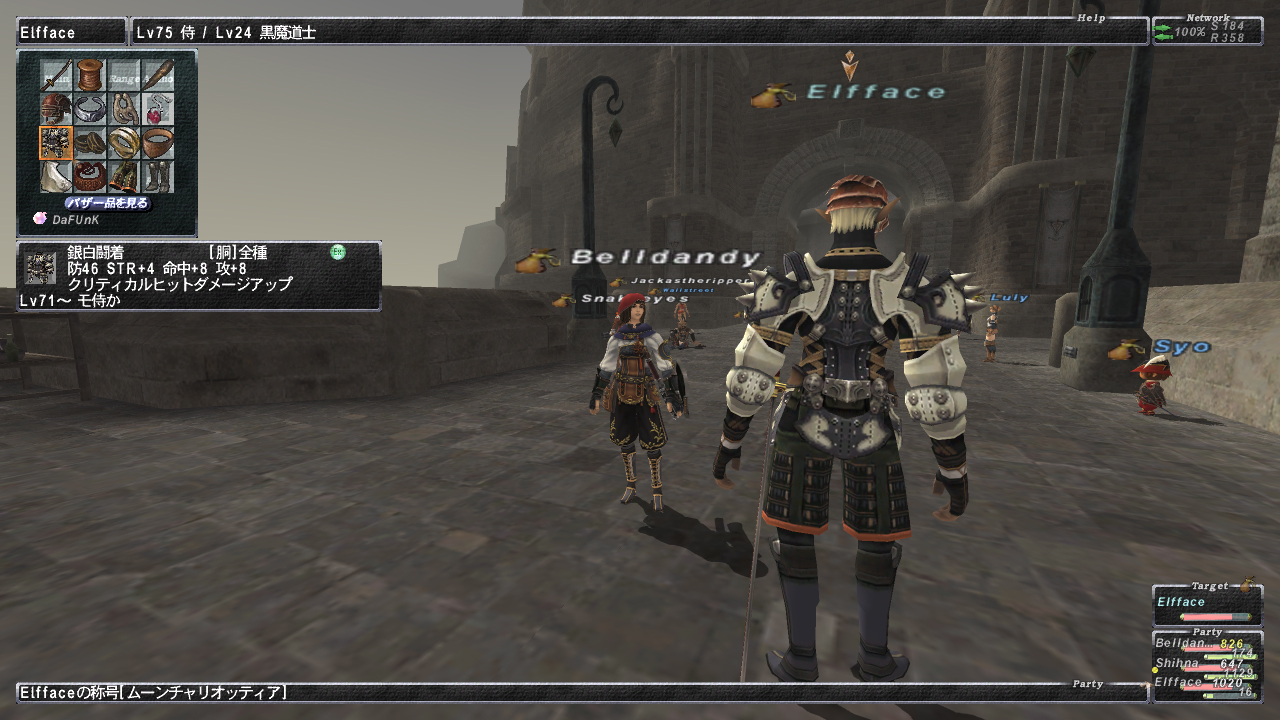Screen dimensions: 1280x720
Task: Select the bone earring slot
Action: click(124, 109)
